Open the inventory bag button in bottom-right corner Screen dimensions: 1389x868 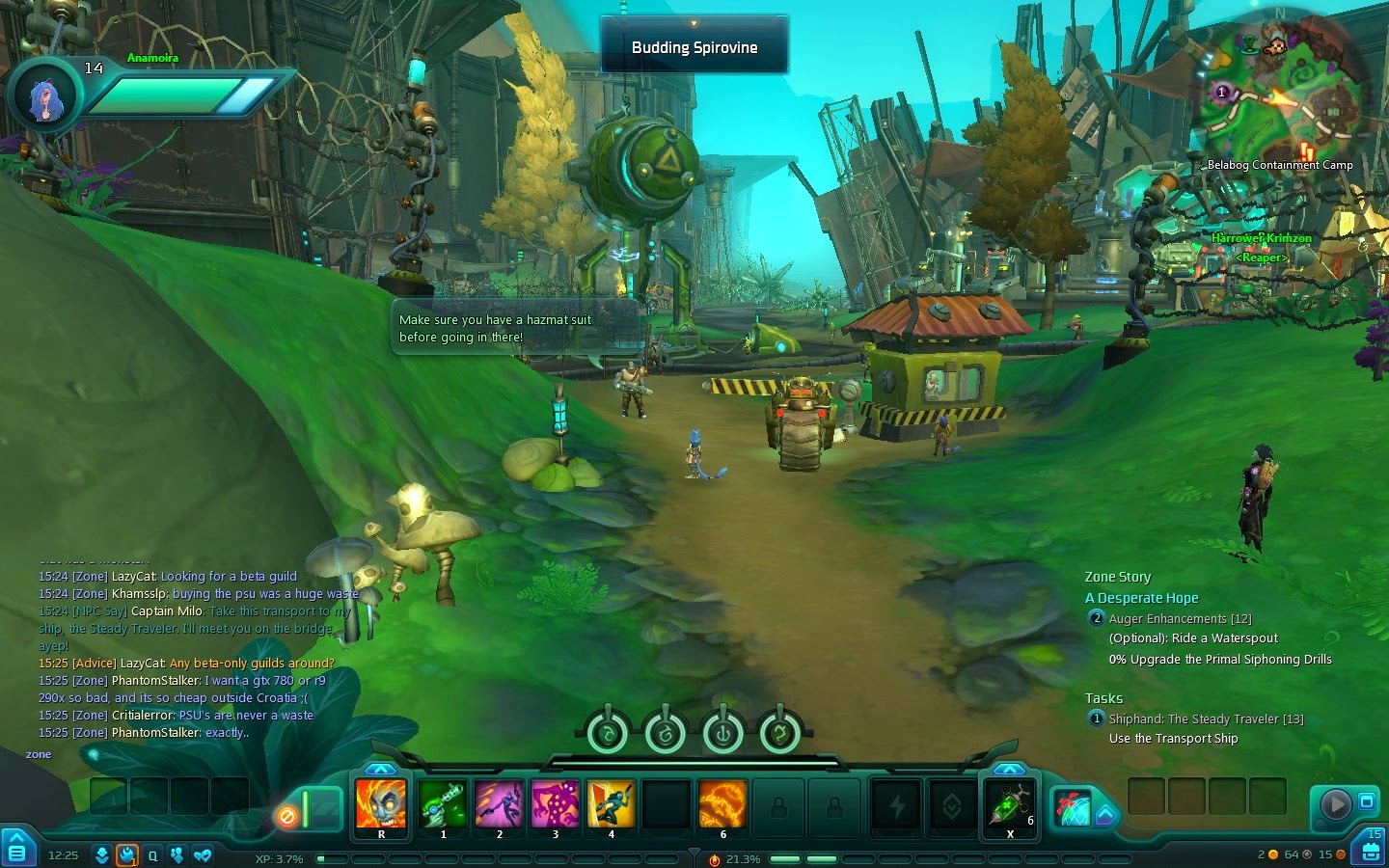(1371, 848)
